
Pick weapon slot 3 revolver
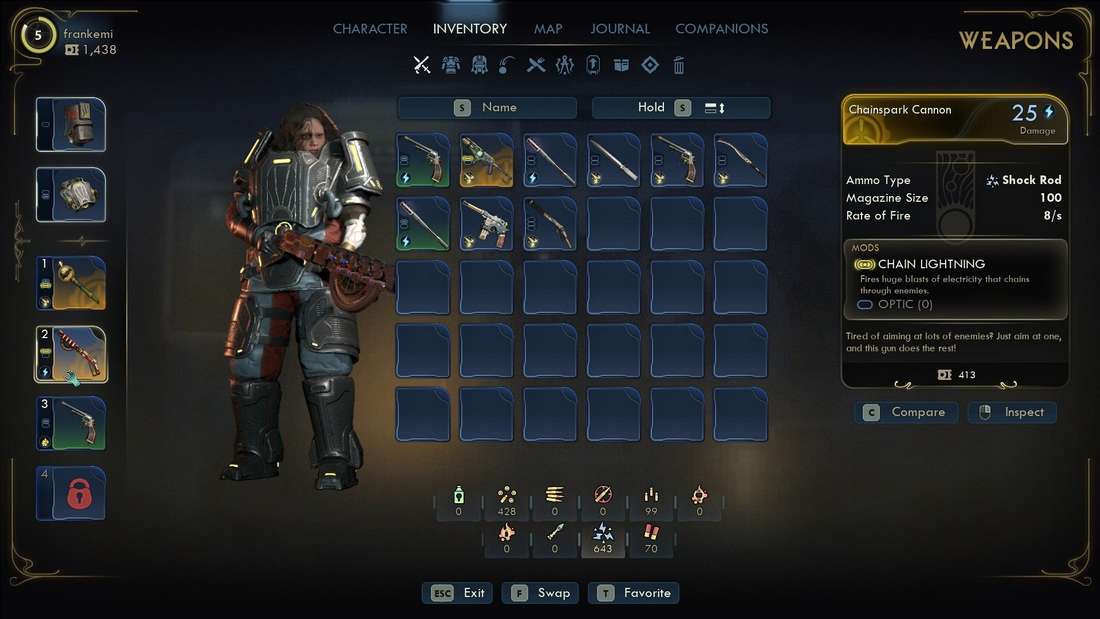pyautogui.click(x=71, y=424)
